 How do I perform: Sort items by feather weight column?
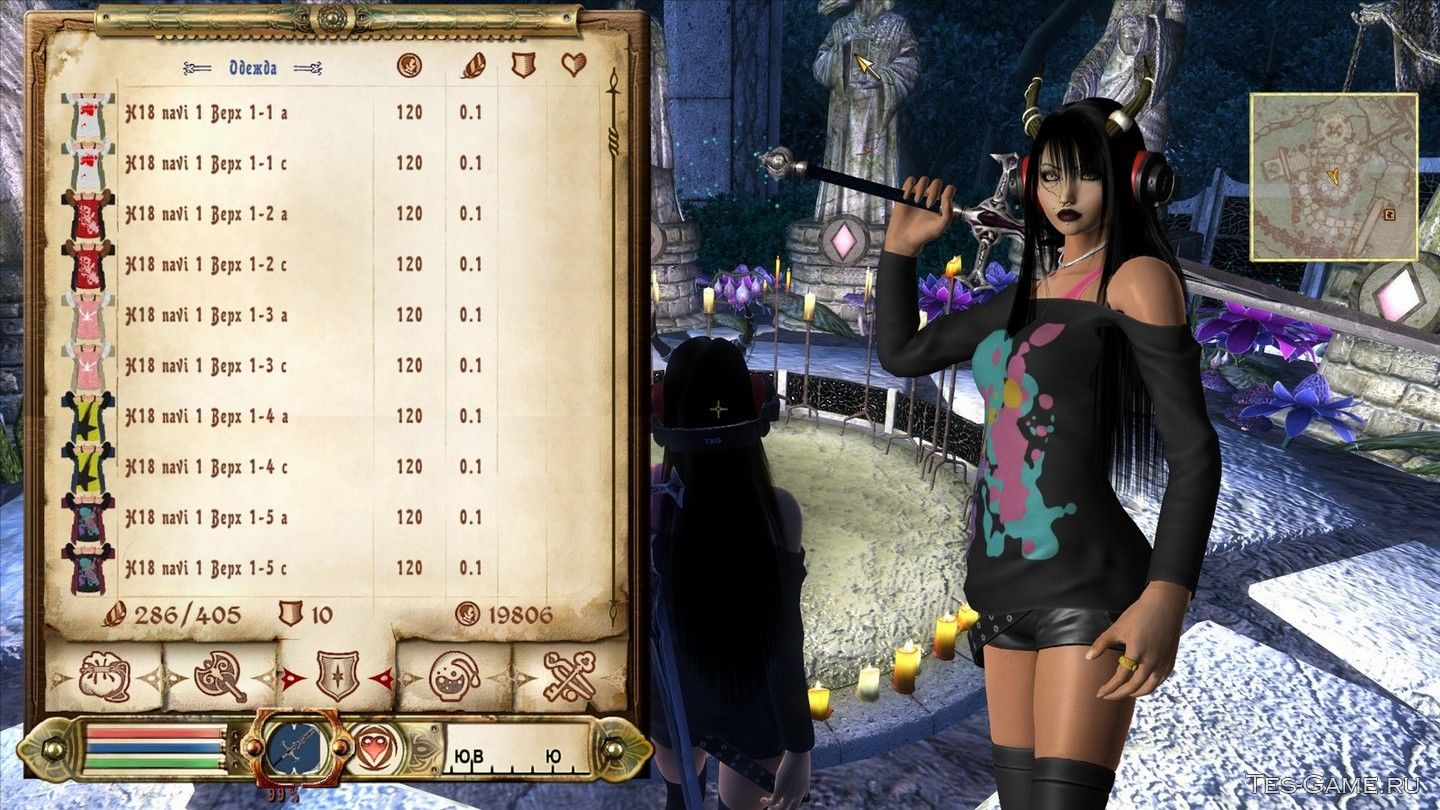[472, 66]
